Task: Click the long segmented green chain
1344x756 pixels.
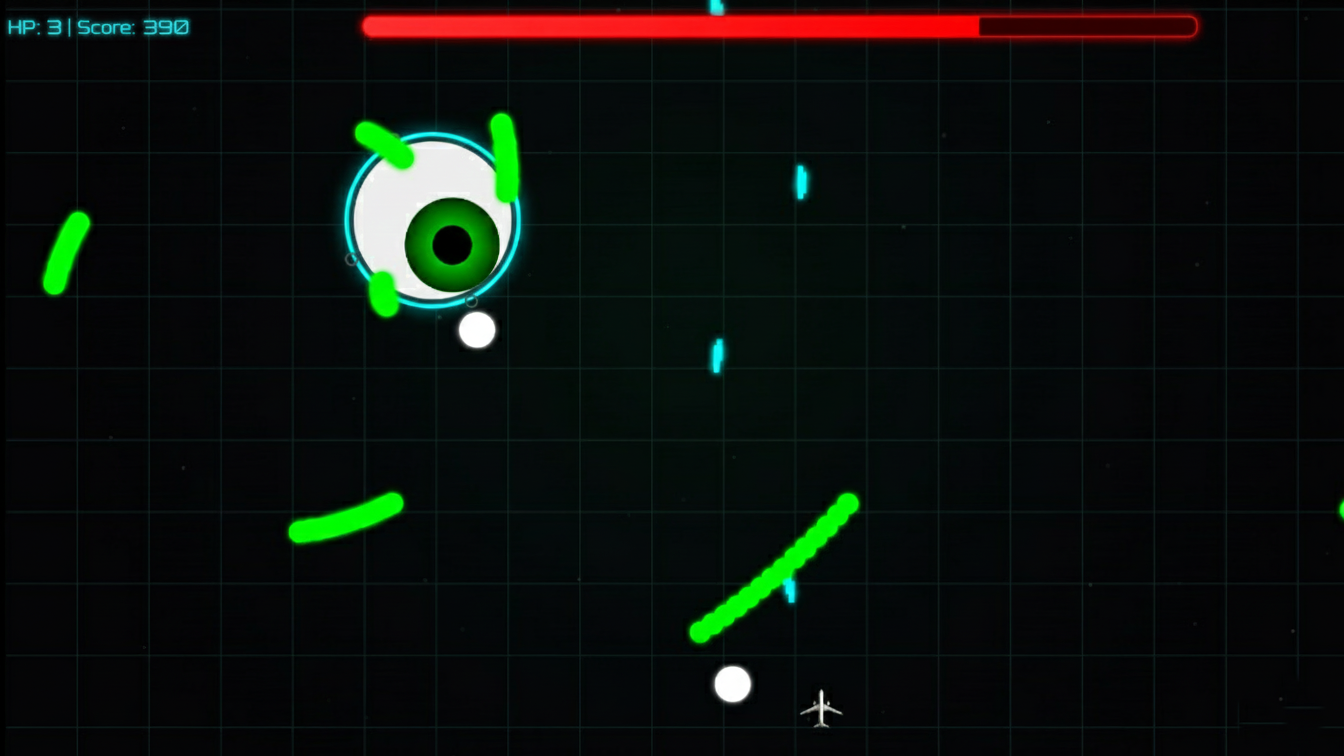Action: click(775, 565)
